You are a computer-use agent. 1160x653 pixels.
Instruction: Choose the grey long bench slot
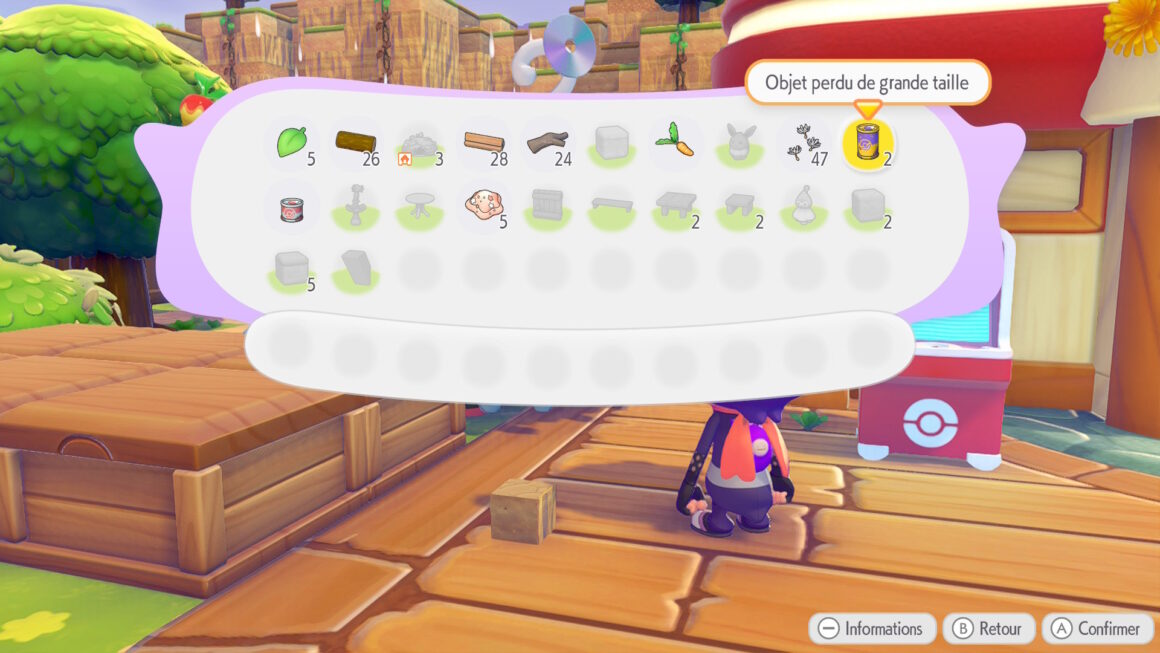coord(611,206)
